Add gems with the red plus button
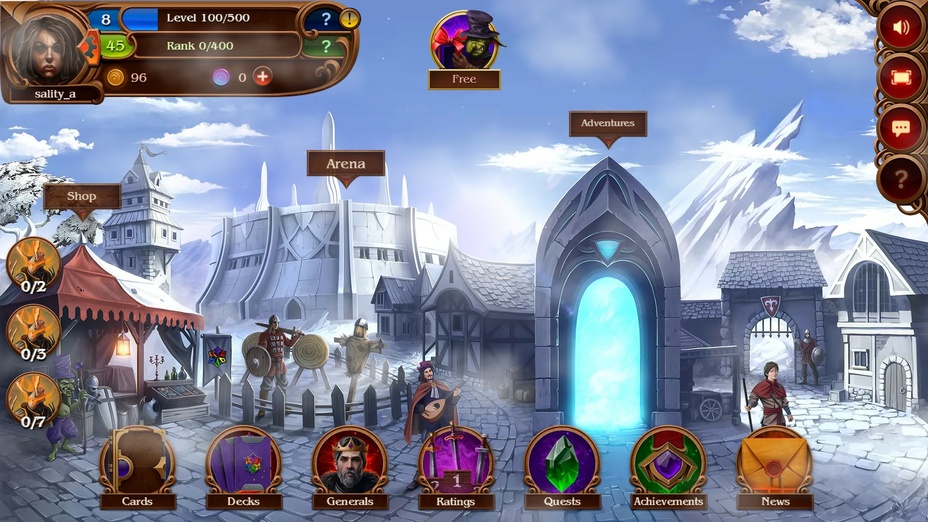The image size is (928, 522). tap(262, 77)
